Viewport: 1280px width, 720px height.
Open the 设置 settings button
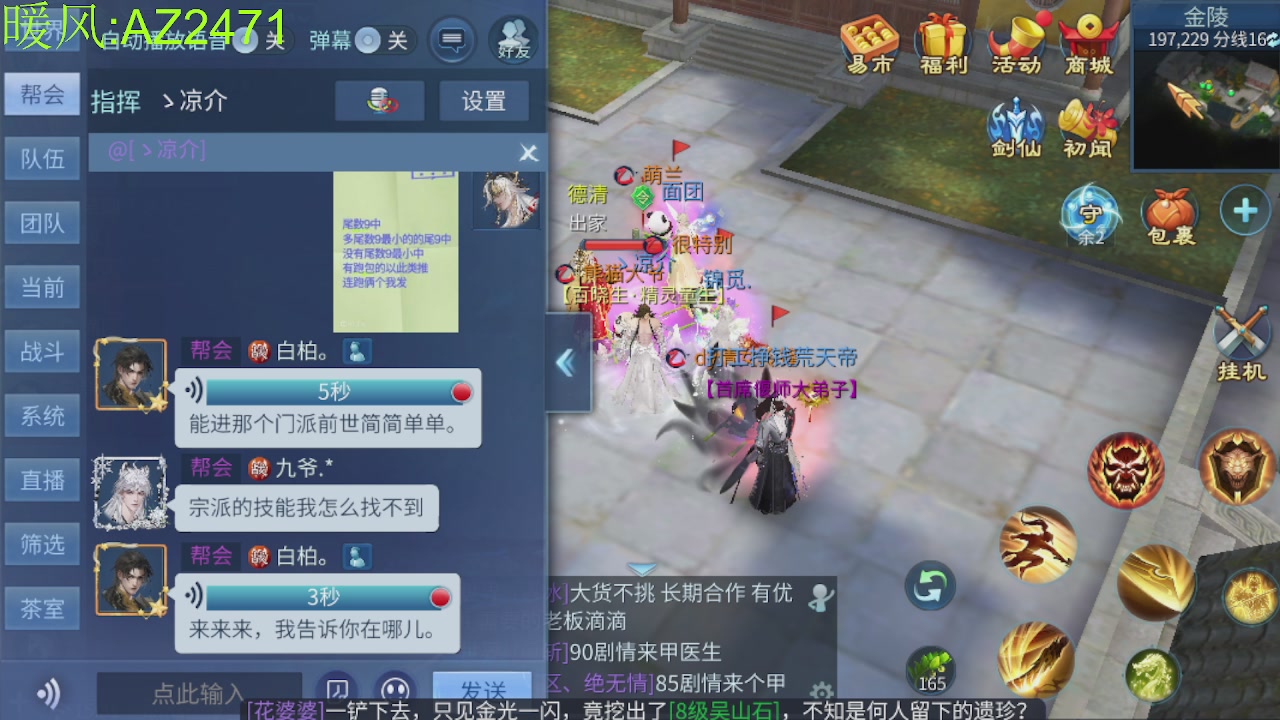(x=484, y=100)
